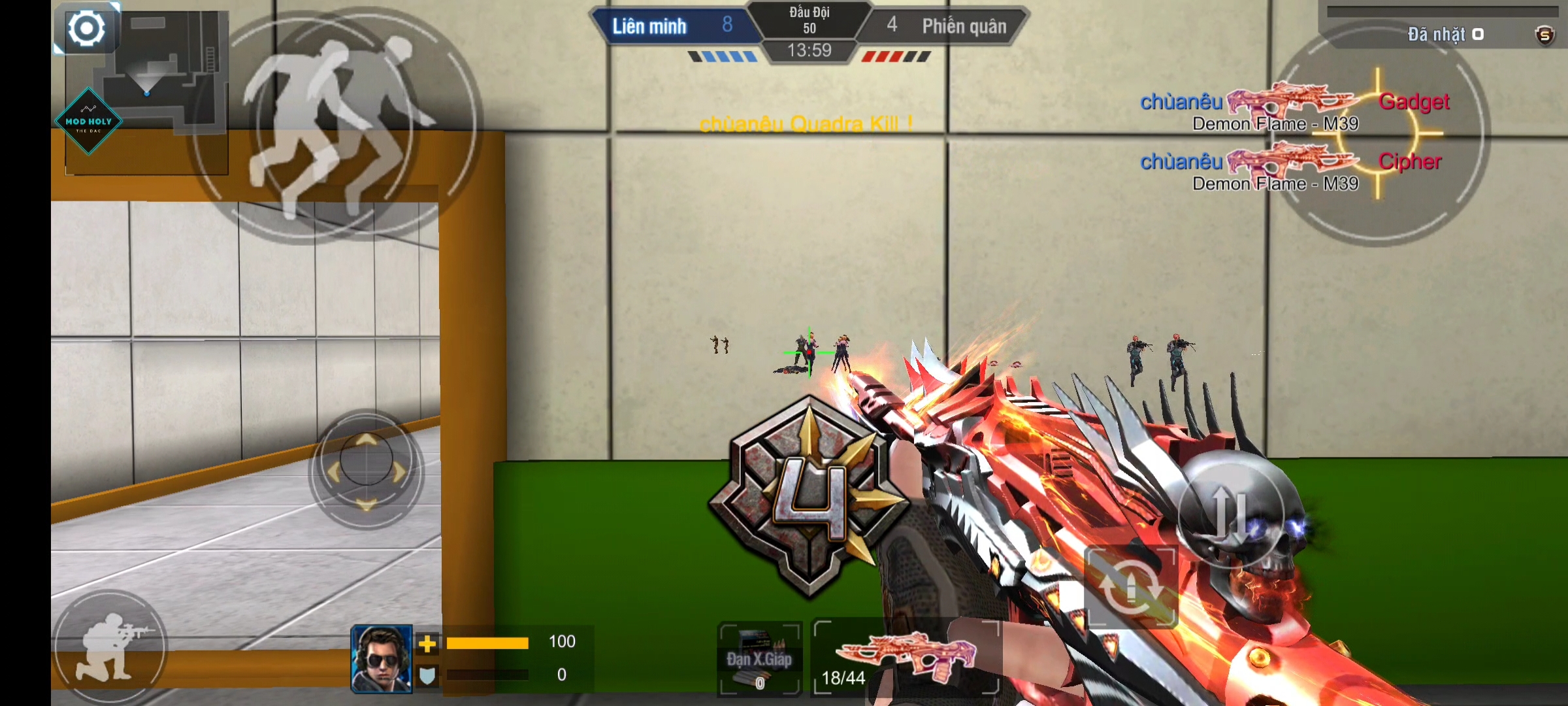Open the gear settings menu

pyautogui.click(x=86, y=29)
